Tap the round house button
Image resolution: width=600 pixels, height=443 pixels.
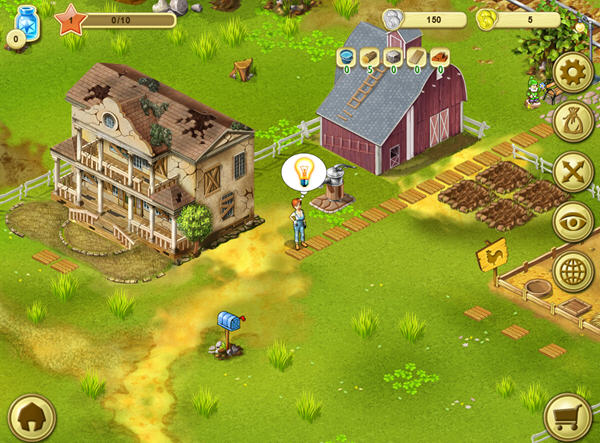(31, 418)
